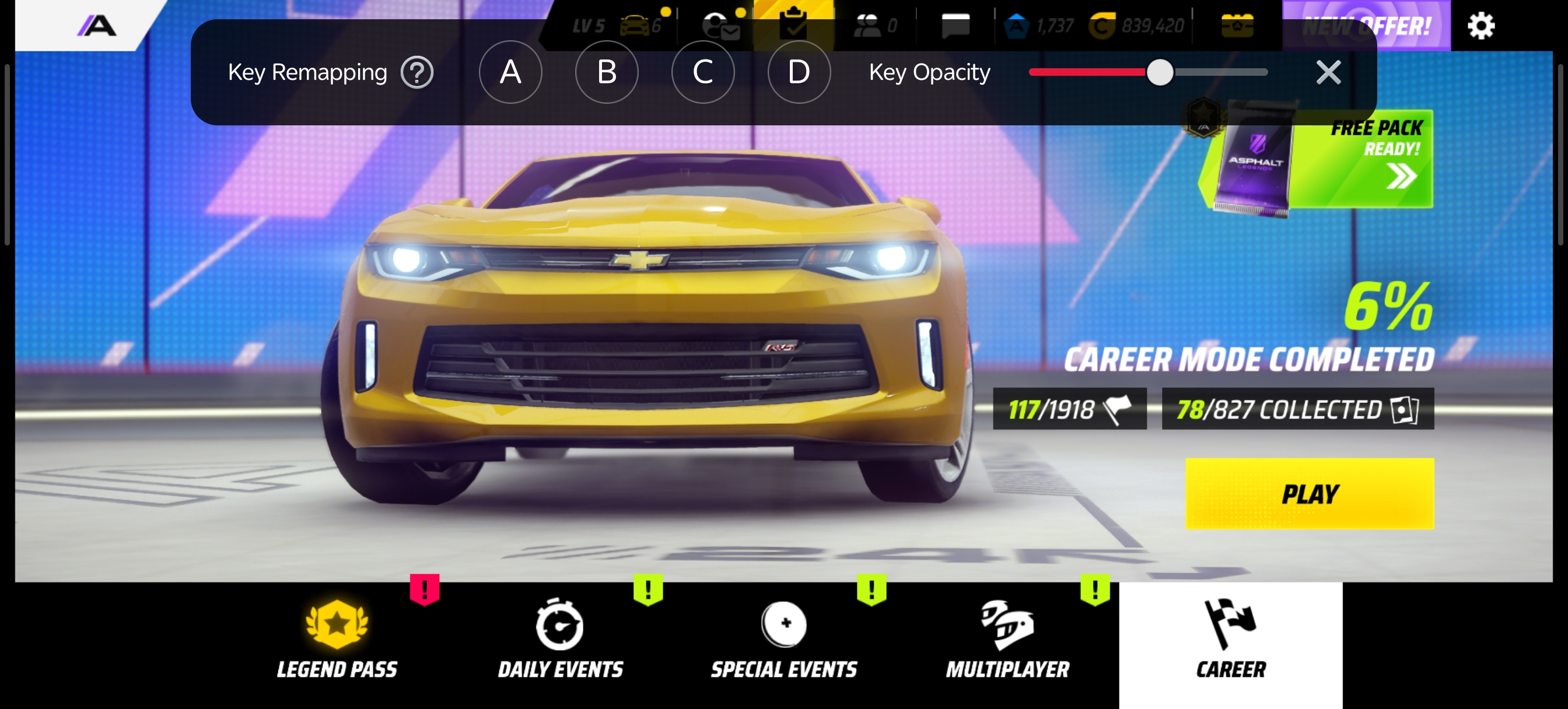Open game settings via the gear icon
Image resolution: width=1568 pixels, height=709 pixels.
[x=1480, y=26]
